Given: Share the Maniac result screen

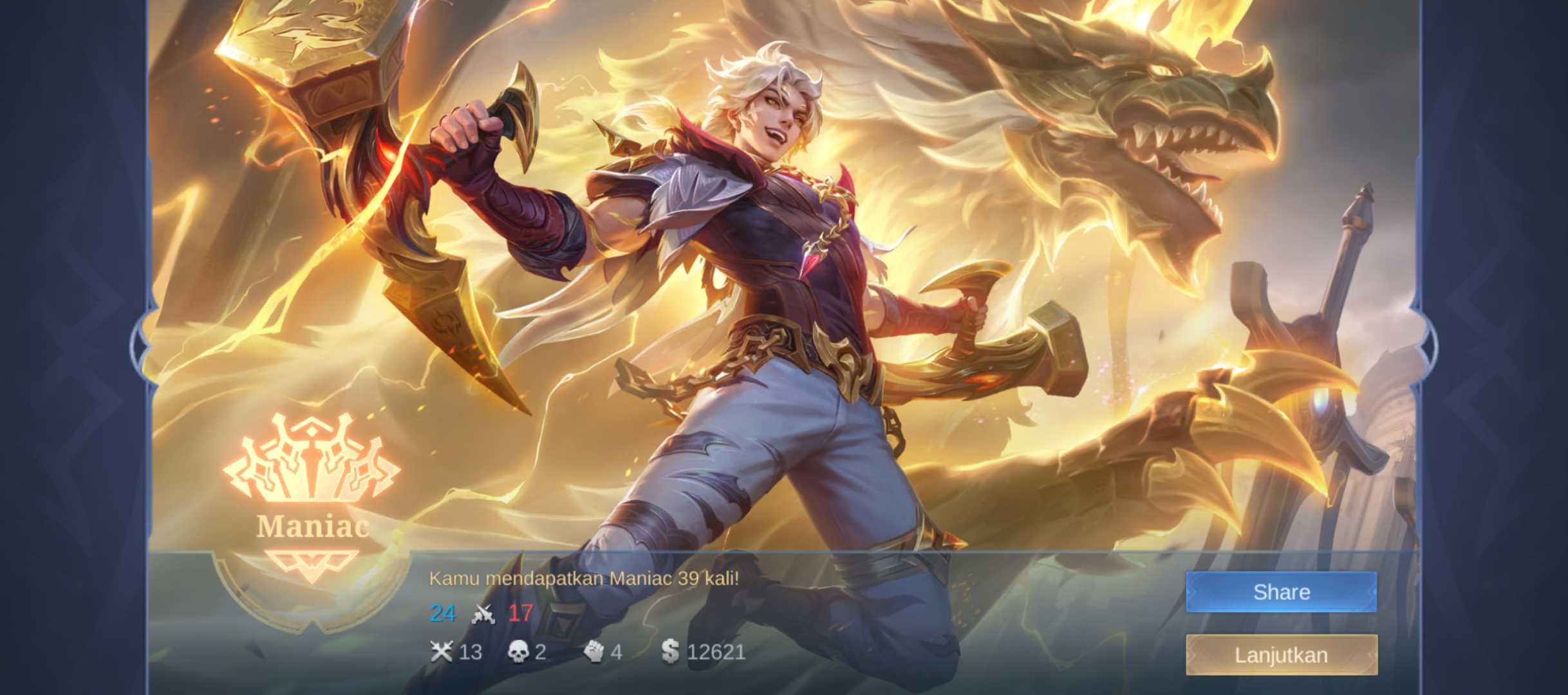Looking at the screenshot, I should pyautogui.click(x=1281, y=591).
